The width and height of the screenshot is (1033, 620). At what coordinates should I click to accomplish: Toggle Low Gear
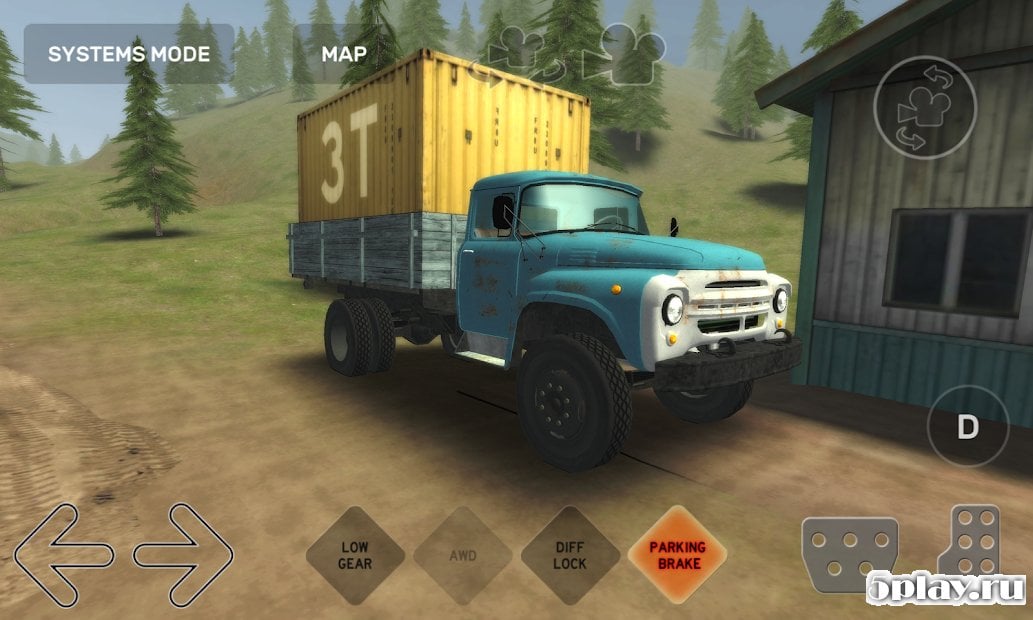[355, 555]
